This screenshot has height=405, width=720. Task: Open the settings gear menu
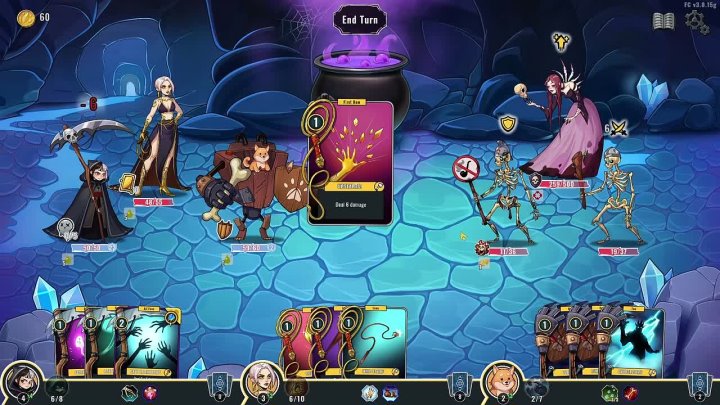tap(697, 22)
